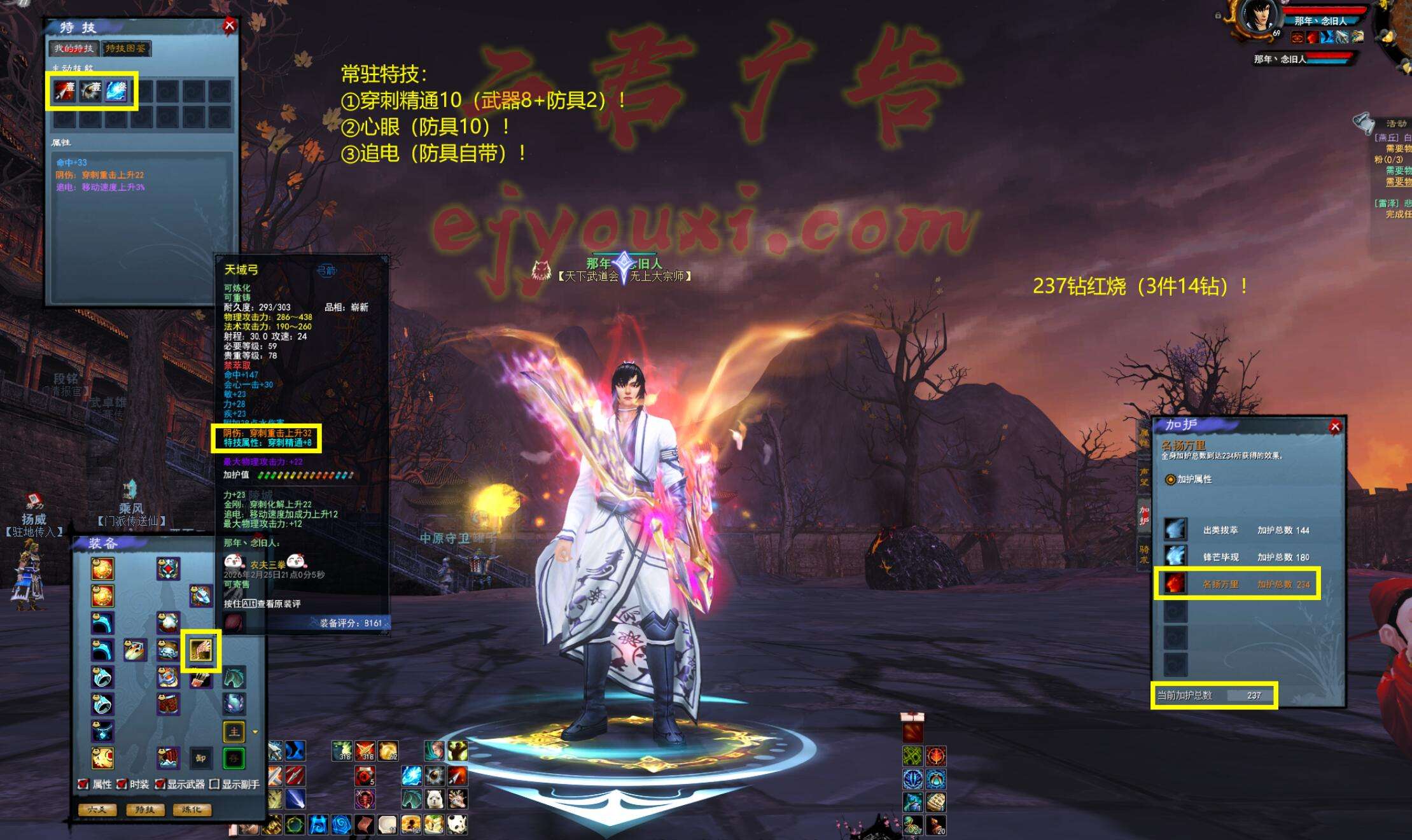Screen dimensions: 1412x840
Task: Close the 特技 special skills panel
Action: pos(229,25)
